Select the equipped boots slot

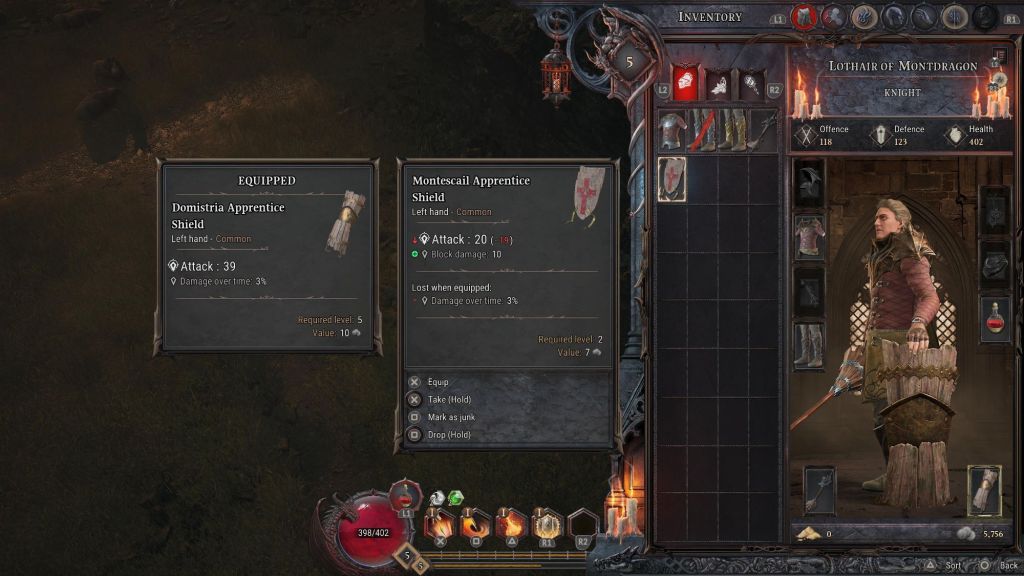[809, 345]
